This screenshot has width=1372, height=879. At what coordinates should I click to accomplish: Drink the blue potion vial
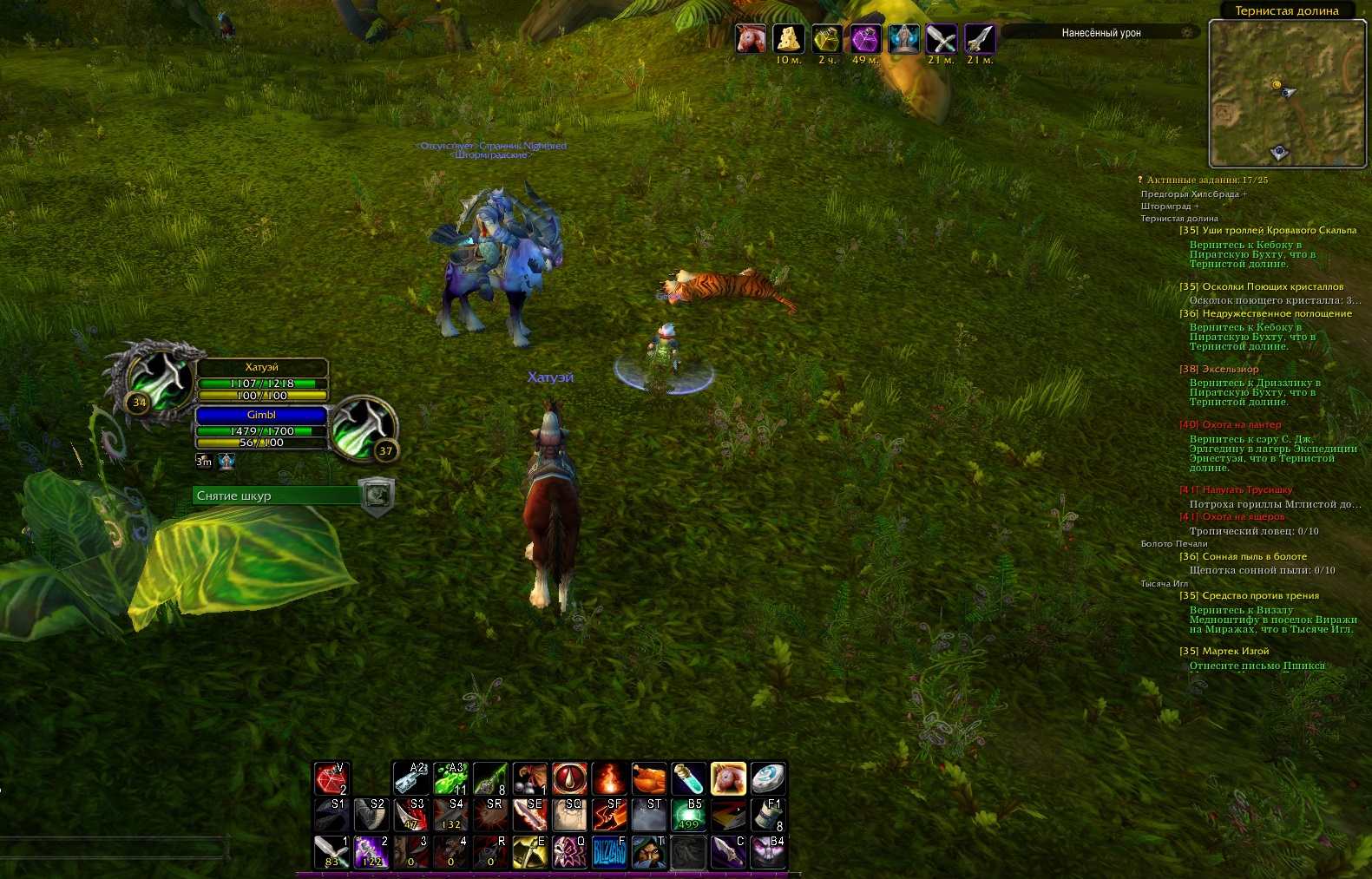point(688,779)
